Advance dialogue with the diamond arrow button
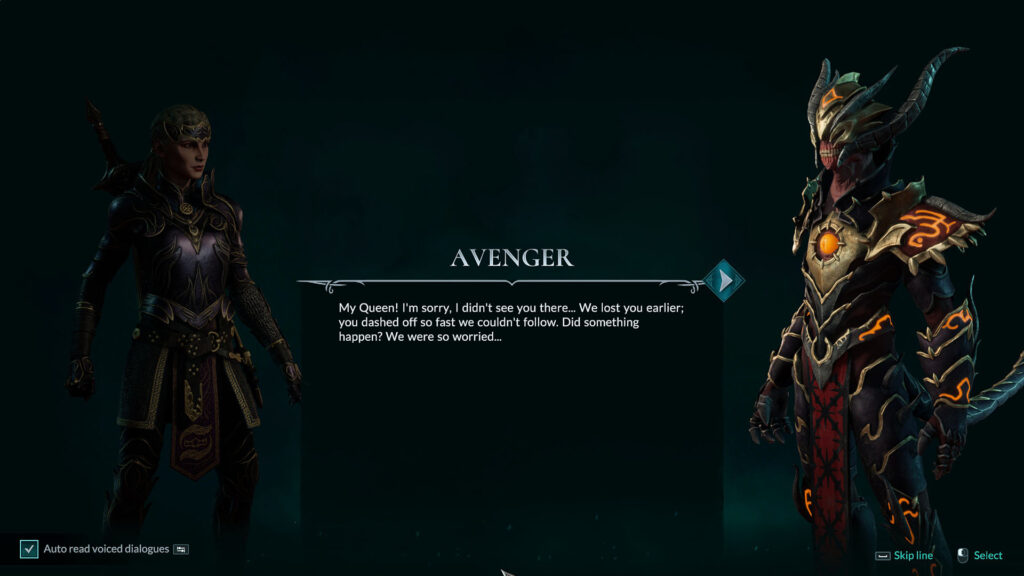This screenshot has width=1024, height=576. click(x=724, y=281)
